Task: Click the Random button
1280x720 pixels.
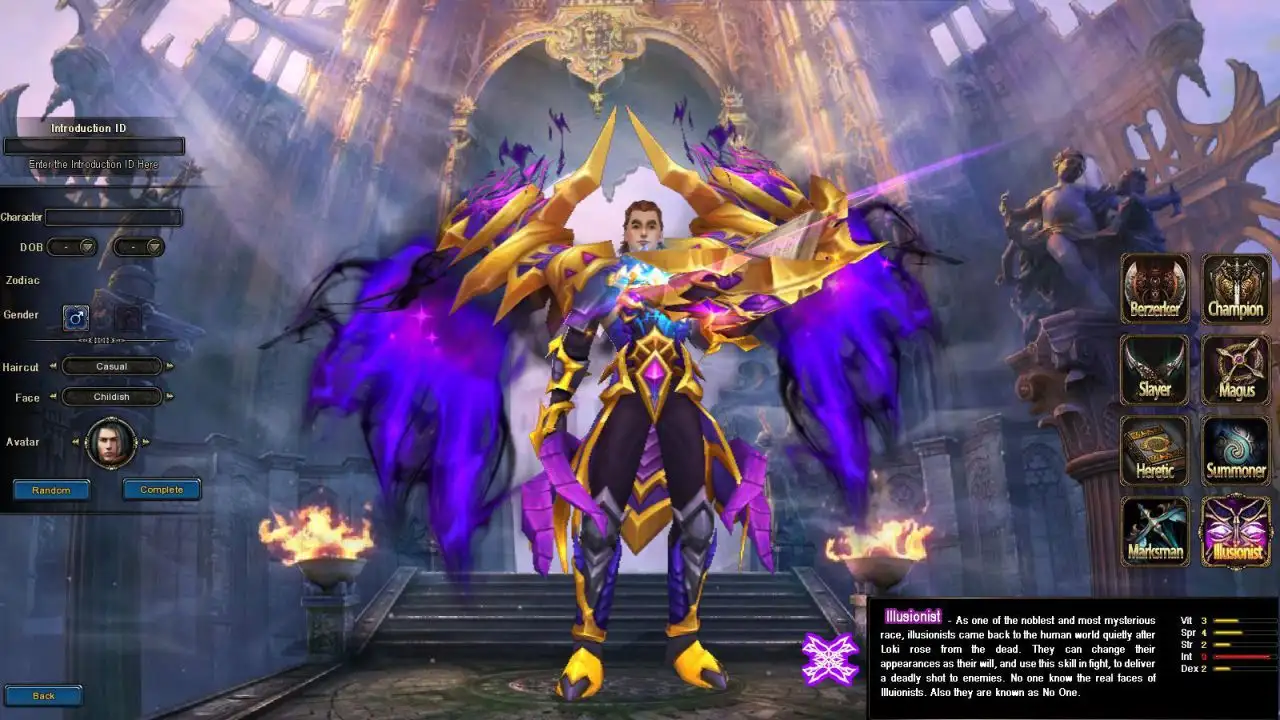Action: pyautogui.click(x=51, y=490)
